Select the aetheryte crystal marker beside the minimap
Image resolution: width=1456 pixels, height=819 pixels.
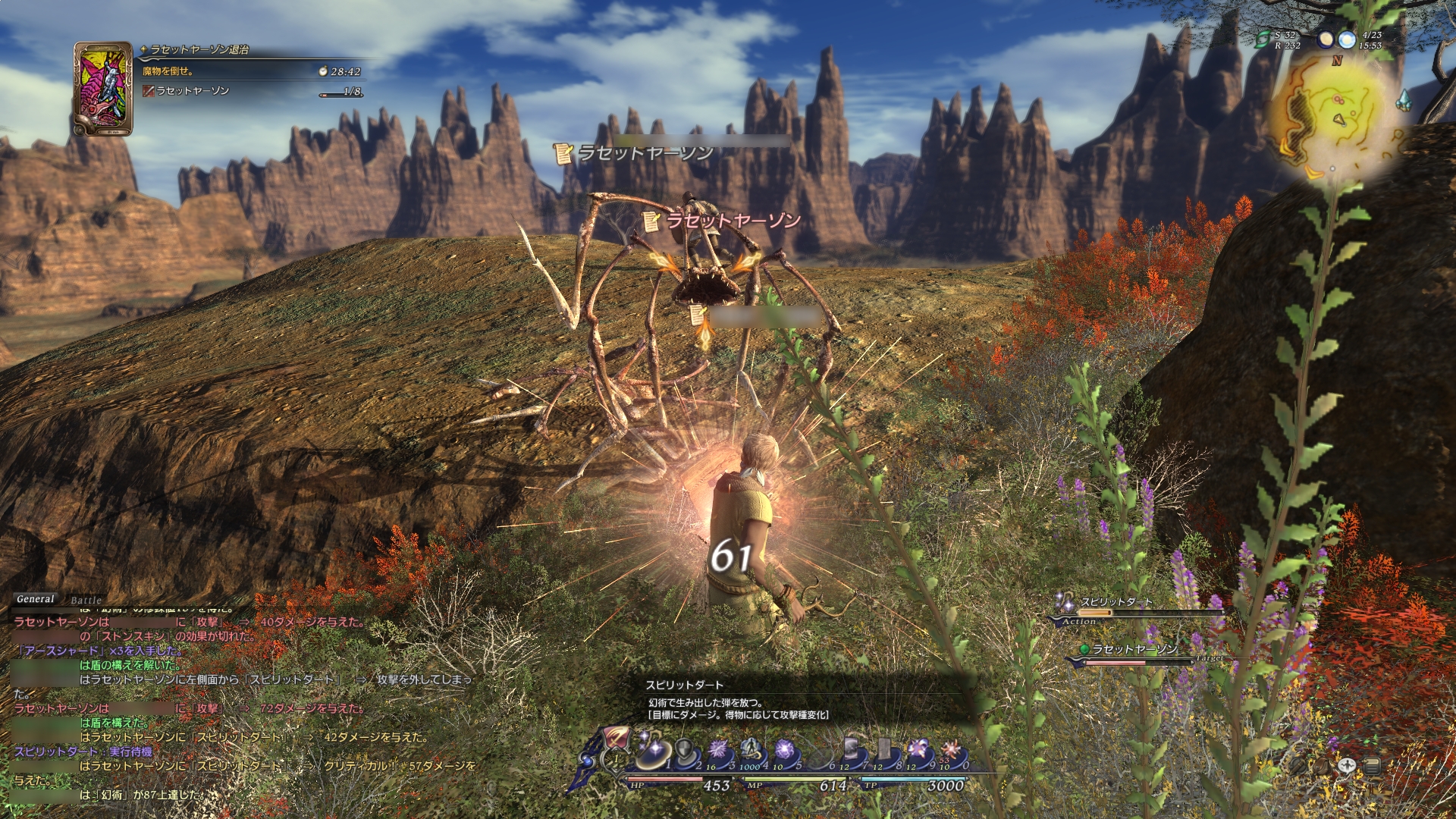[x=1404, y=100]
